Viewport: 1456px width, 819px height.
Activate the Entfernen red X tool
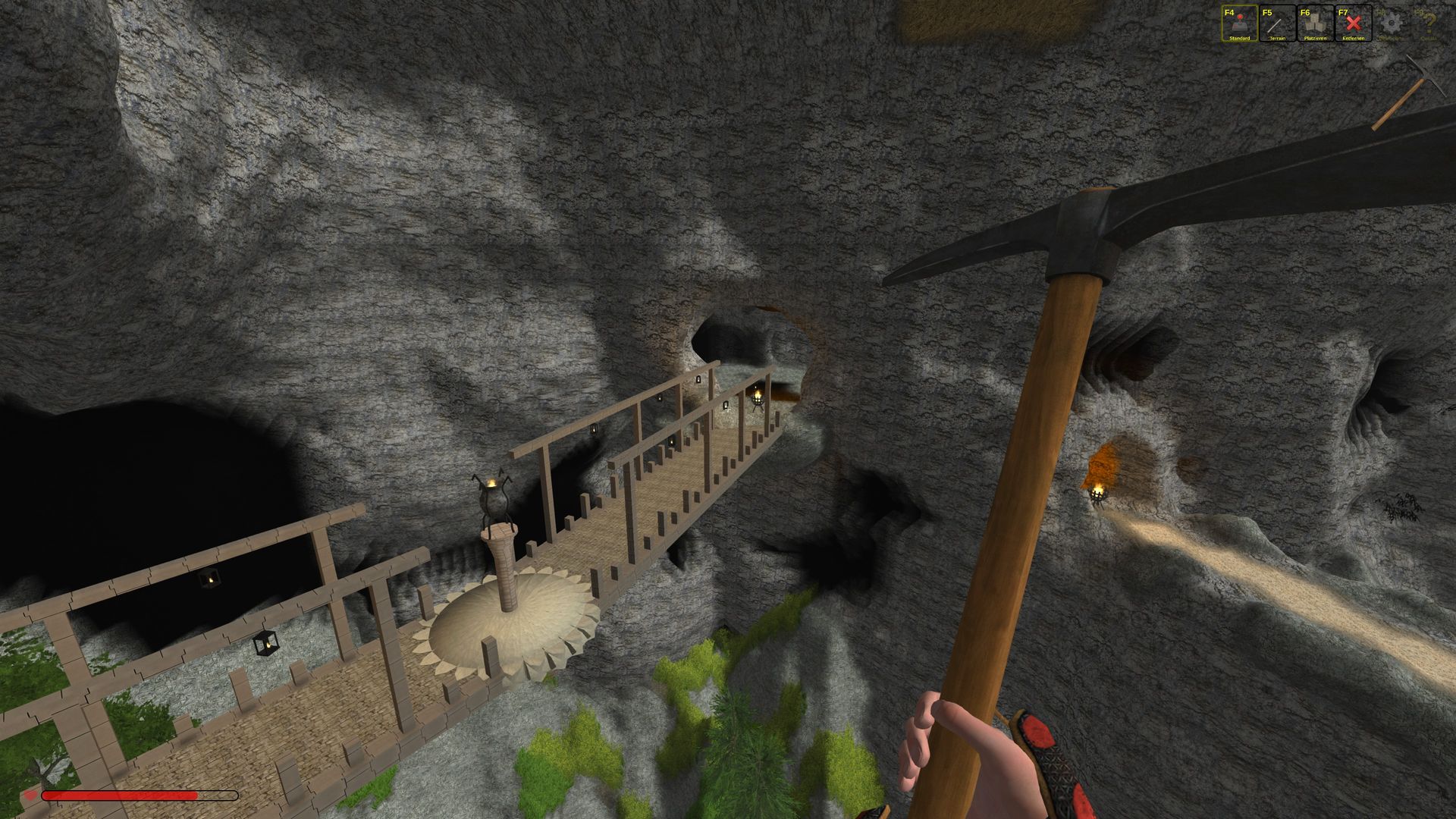pos(1353,24)
